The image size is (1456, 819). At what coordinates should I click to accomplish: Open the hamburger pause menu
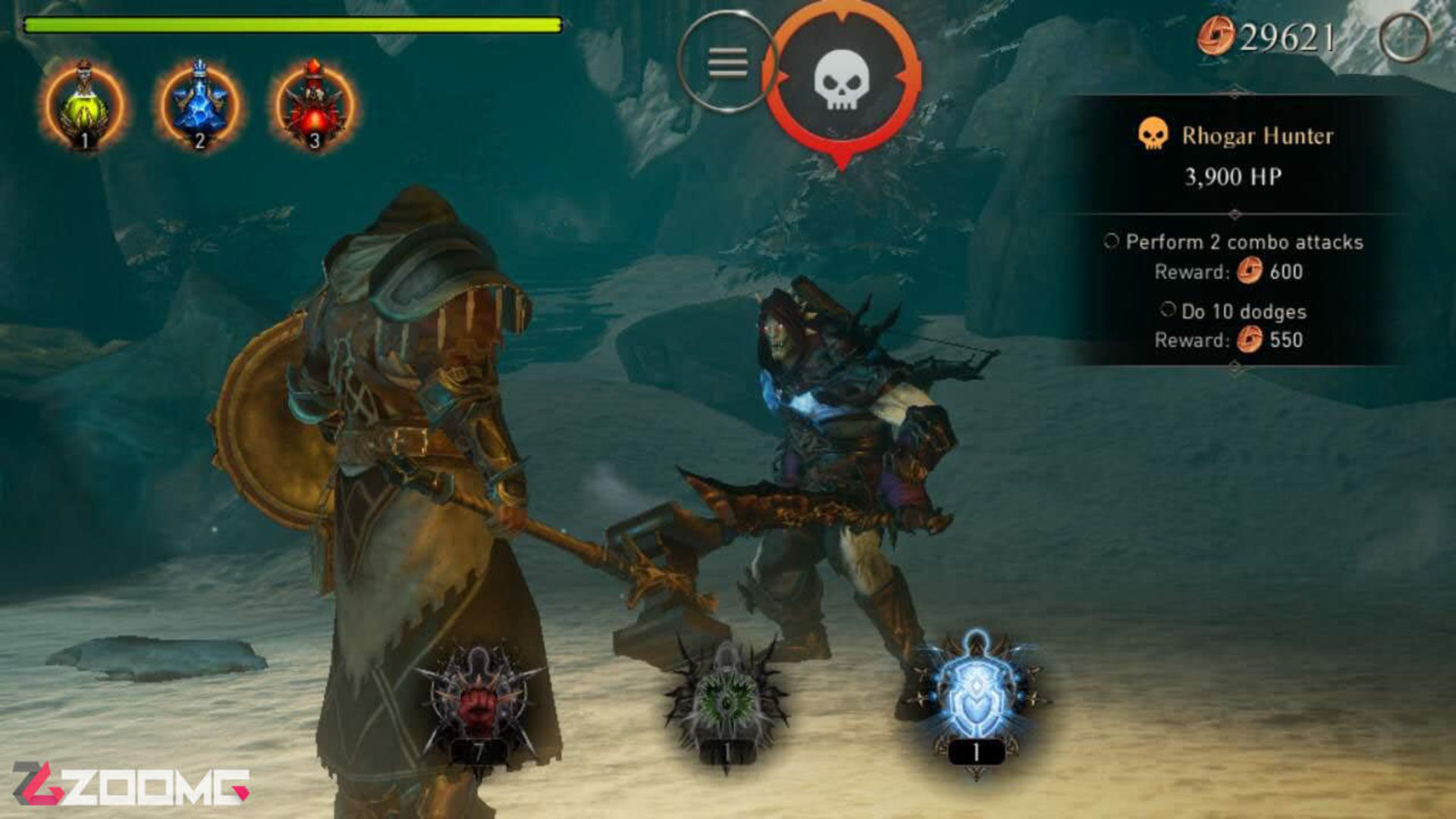pos(726,59)
